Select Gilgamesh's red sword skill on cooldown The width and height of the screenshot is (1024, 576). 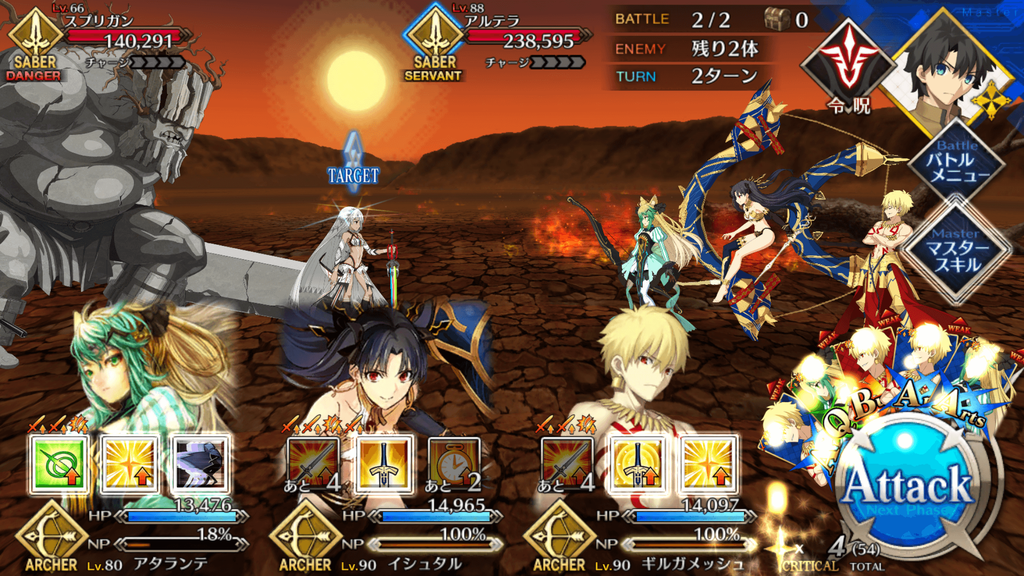[567, 462]
